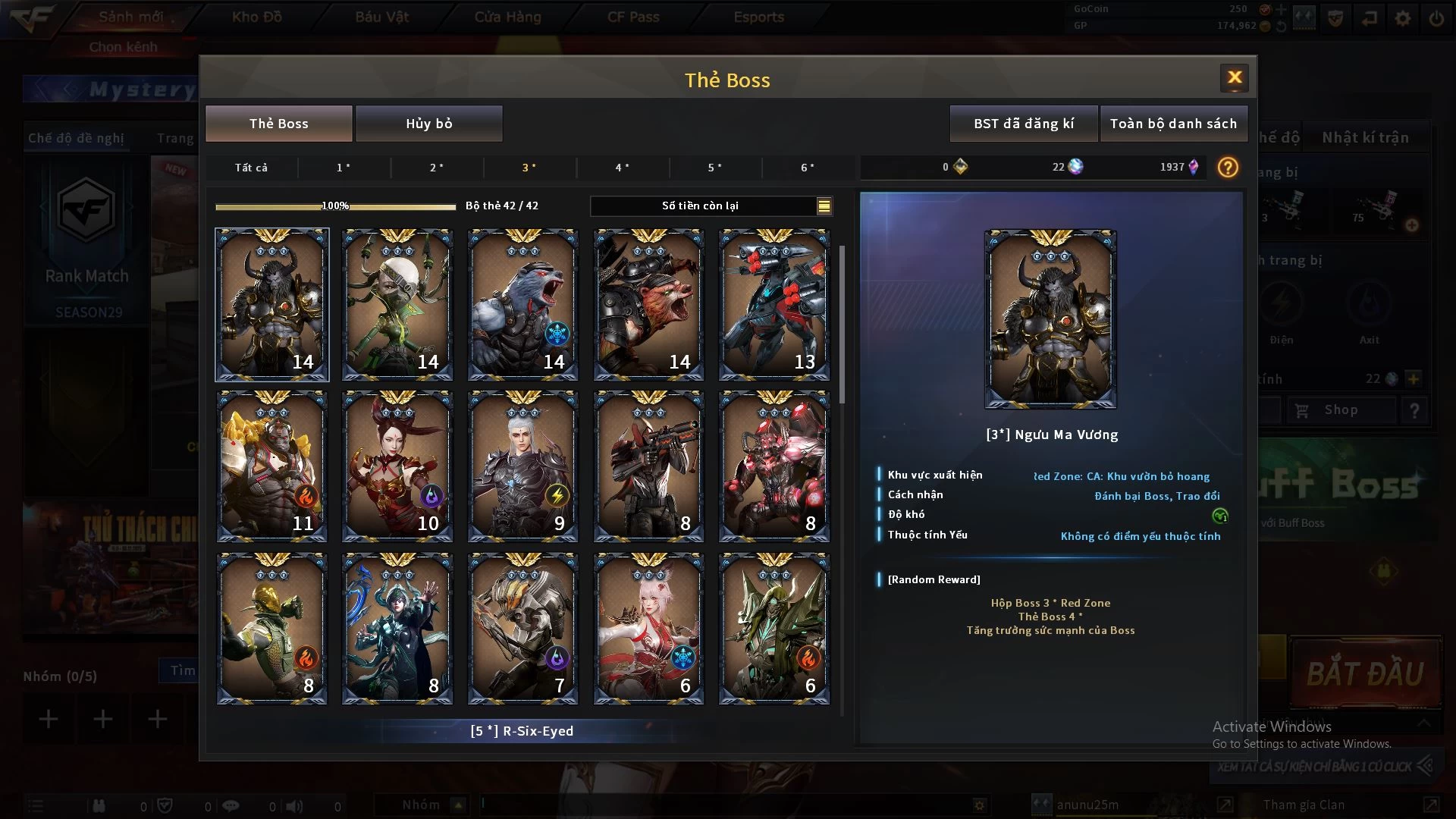Switch to the Hủy bỏ tab
The width and height of the screenshot is (1456, 819).
click(x=428, y=124)
